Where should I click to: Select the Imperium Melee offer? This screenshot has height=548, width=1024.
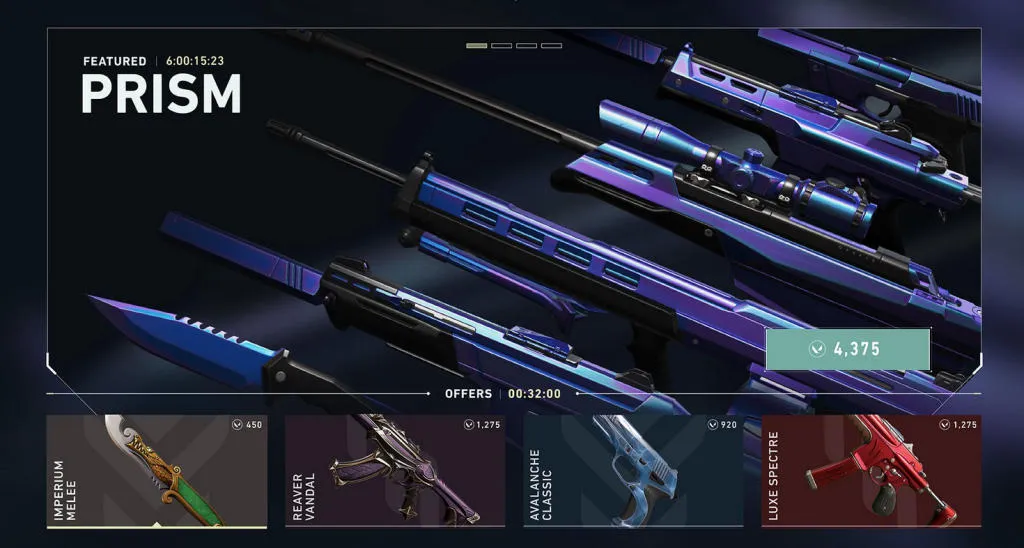[157, 470]
